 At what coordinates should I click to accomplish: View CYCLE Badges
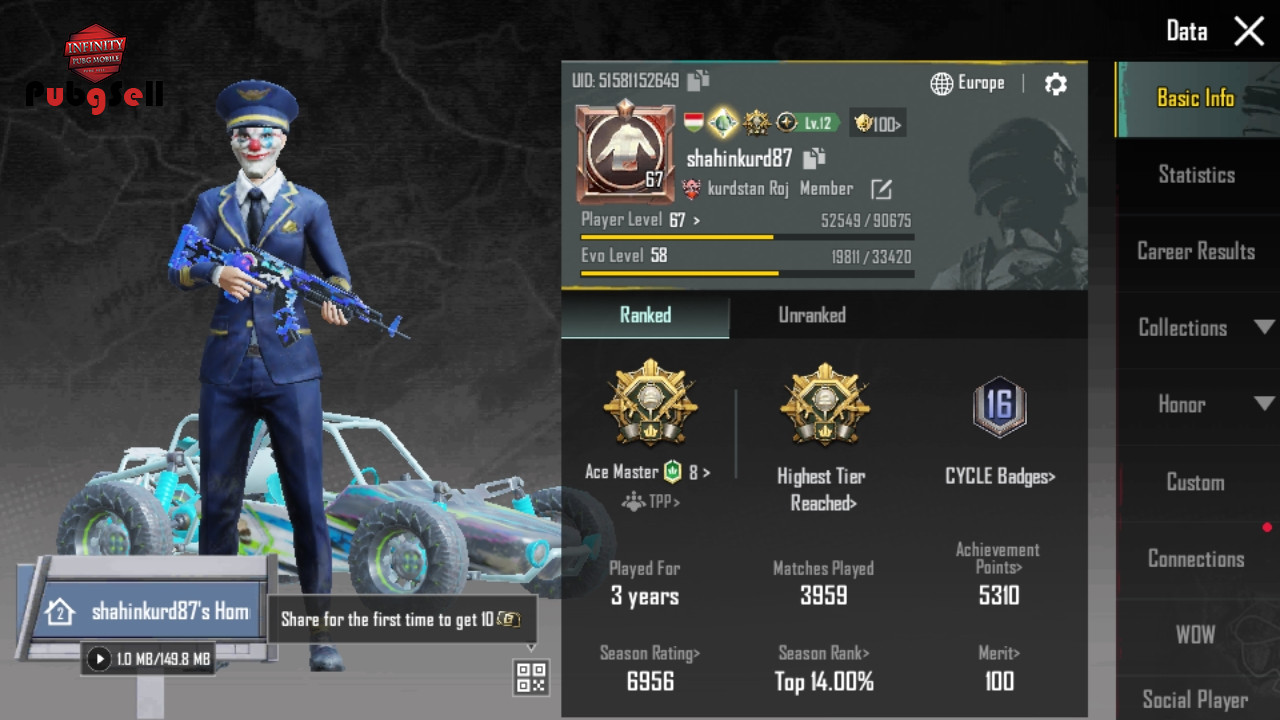(x=999, y=476)
